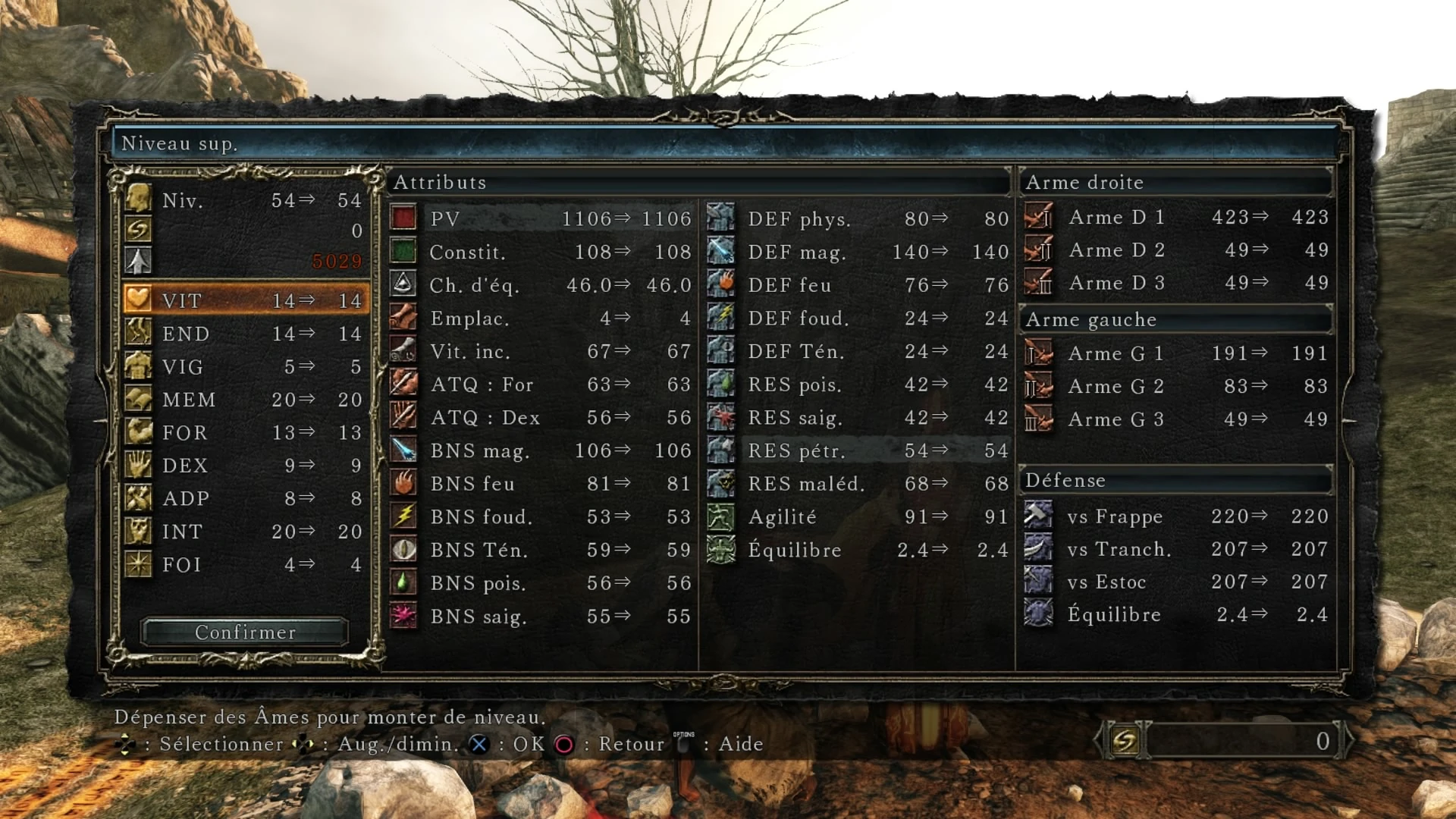Click the Équilibre shield icon under Défense
Image resolution: width=1456 pixels, height=819 pixels.
1039,614
